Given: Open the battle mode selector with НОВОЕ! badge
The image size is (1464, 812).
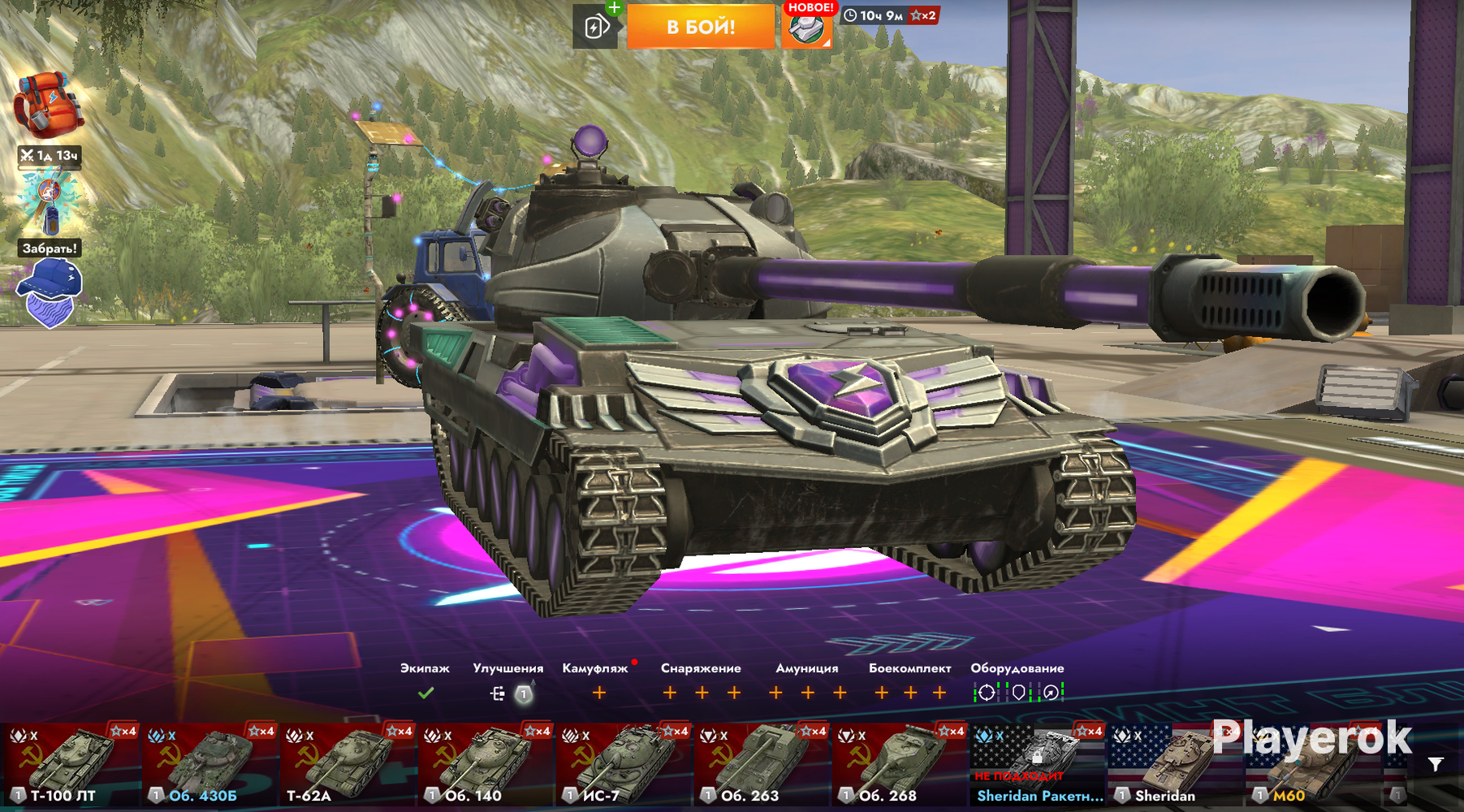Looking at the screenshot, I should (806, 28).
